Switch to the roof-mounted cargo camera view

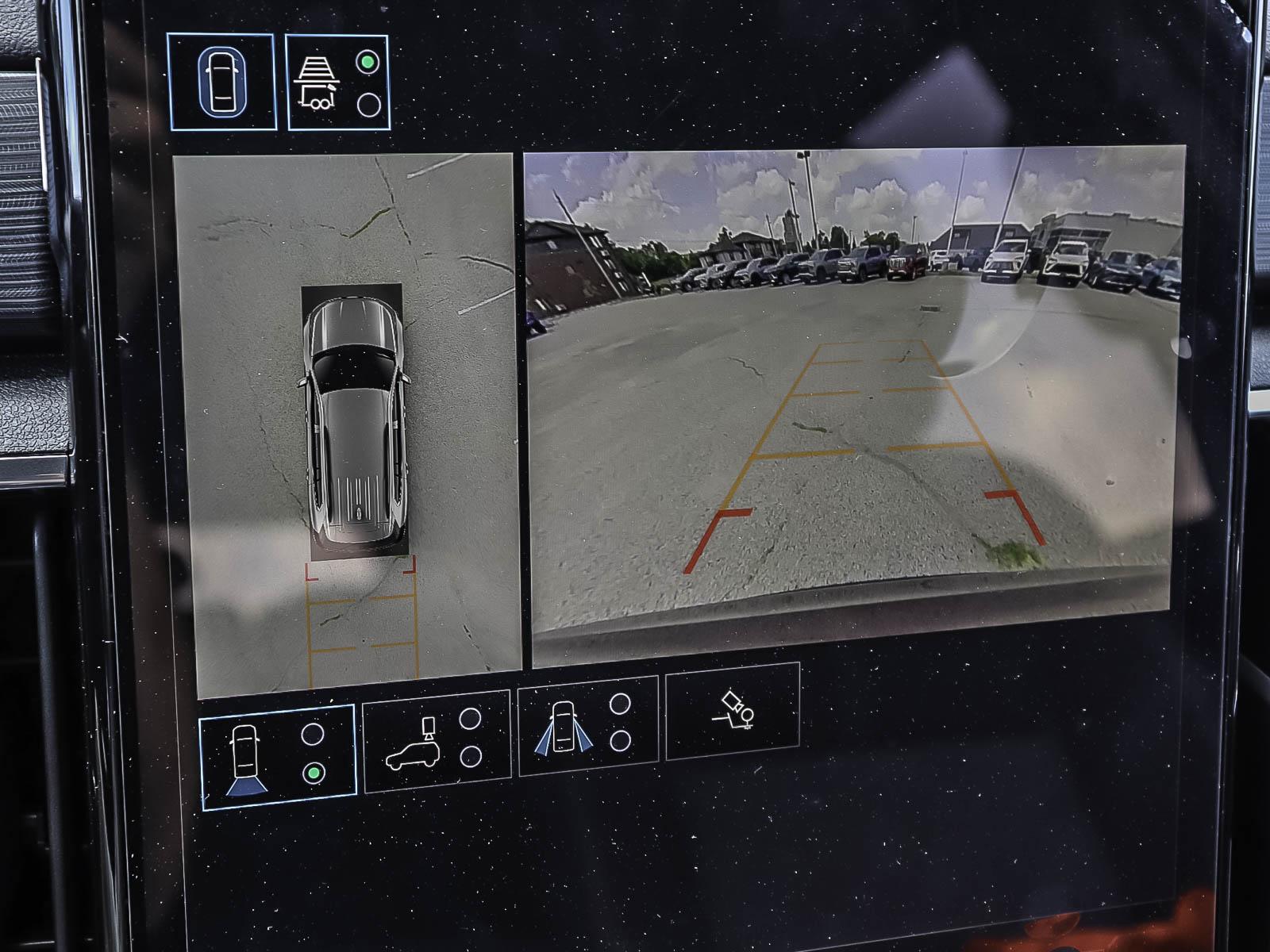[x=436, y=742]
